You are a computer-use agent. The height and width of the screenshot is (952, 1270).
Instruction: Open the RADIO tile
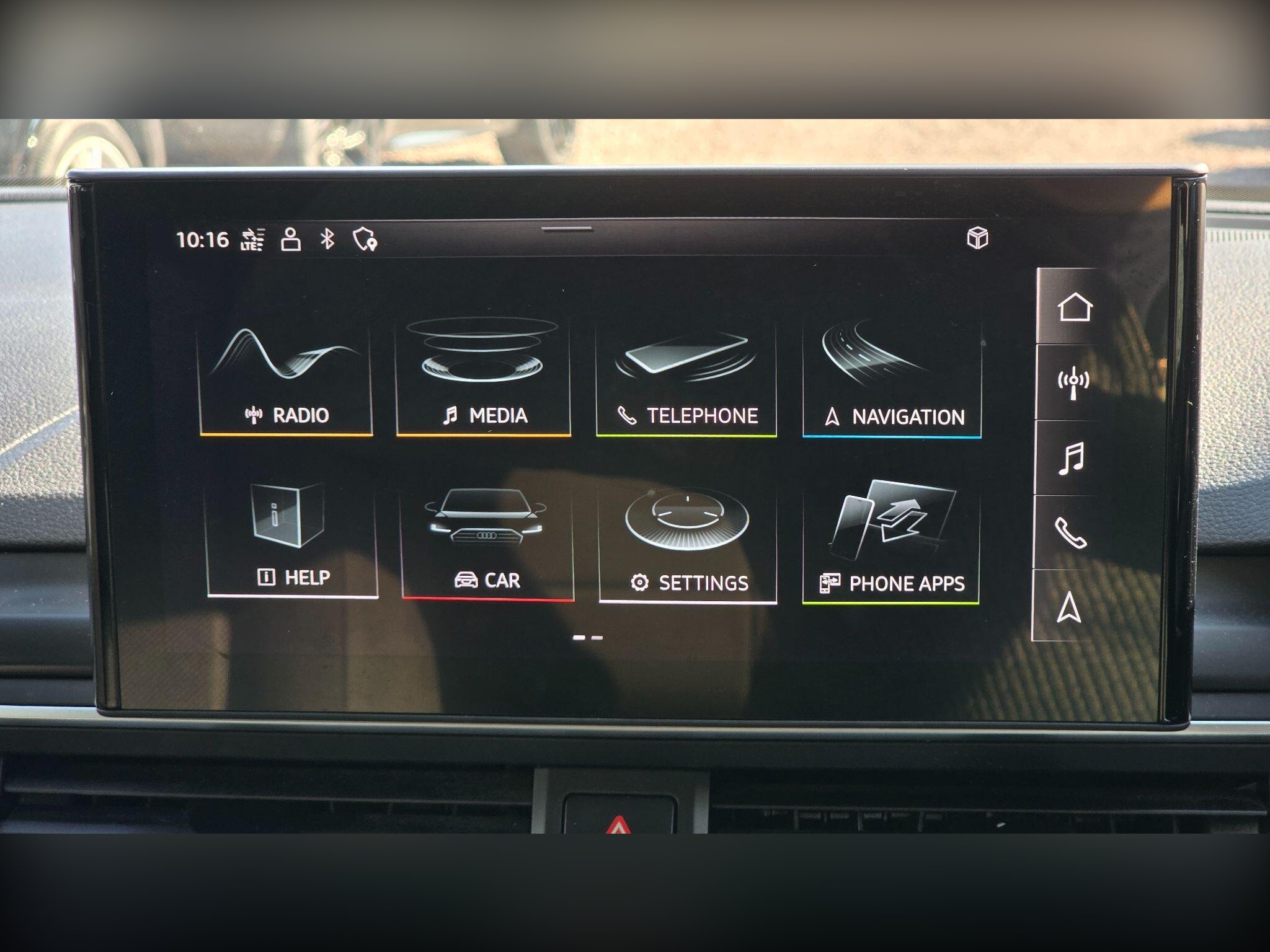tap(286, 378)
